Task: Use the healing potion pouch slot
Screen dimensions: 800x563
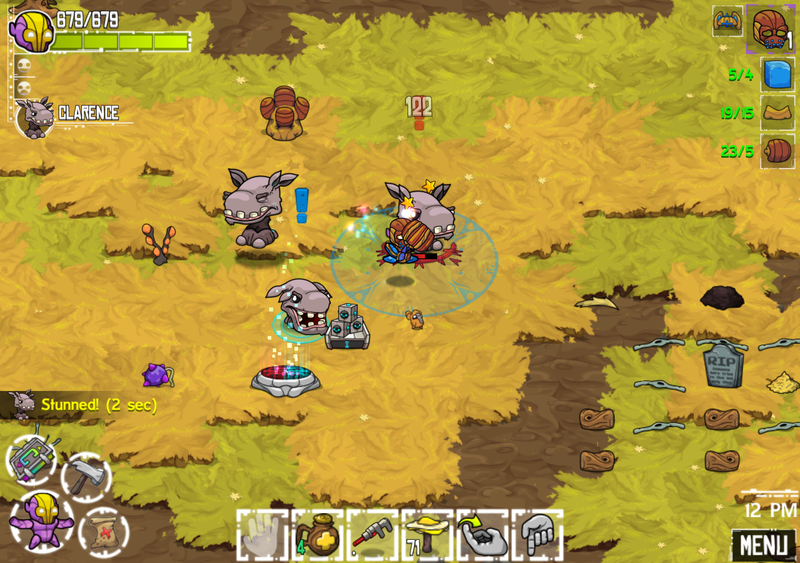Action: click(x=317, y=536)
